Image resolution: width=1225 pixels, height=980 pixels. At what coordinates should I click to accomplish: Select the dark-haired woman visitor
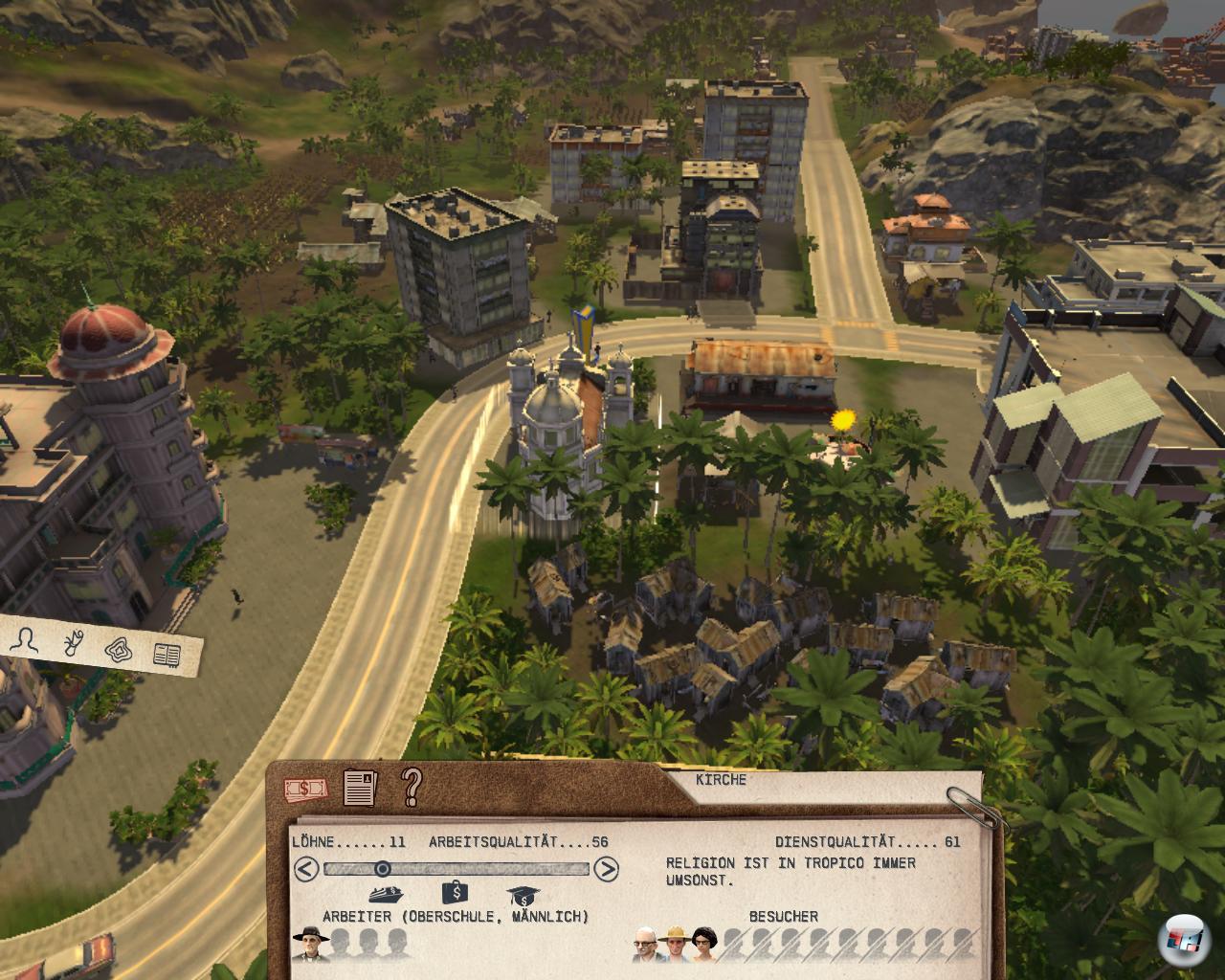click(704, 946)
